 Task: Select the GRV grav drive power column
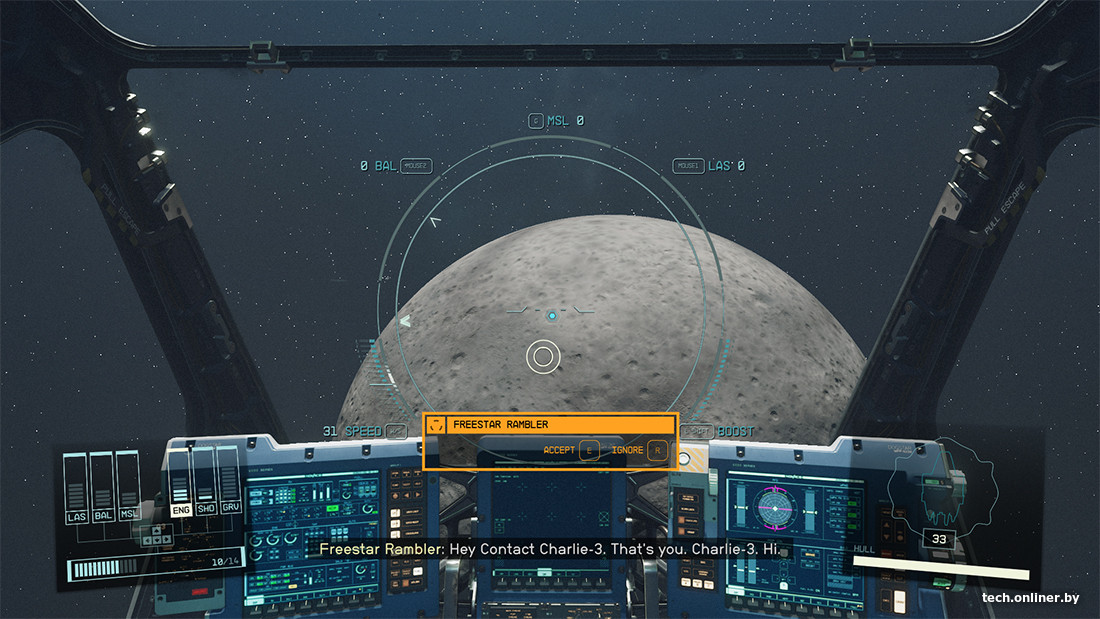click(230, 485)
